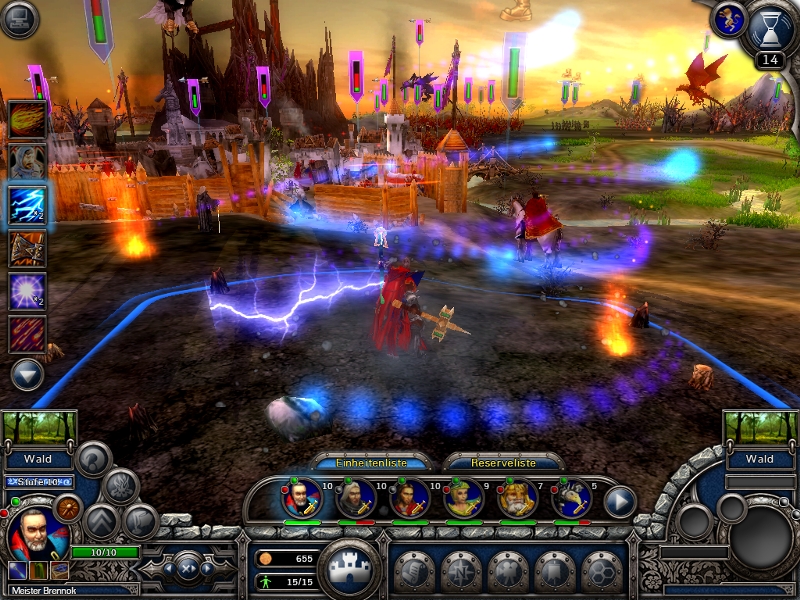Switch to the Einheitenliste tab
800x600 pixels.
click(372, 462)
